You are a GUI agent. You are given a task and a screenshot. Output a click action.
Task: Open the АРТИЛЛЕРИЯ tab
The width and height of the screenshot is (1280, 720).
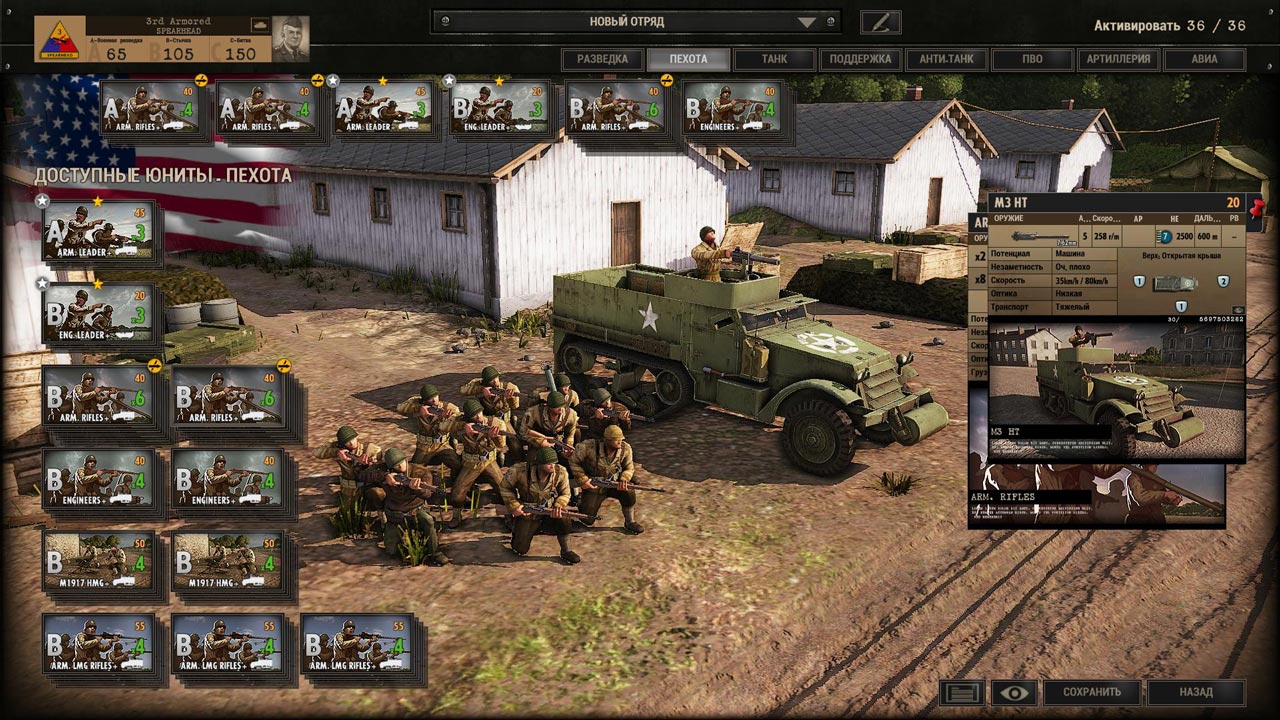click(1118, 59)
